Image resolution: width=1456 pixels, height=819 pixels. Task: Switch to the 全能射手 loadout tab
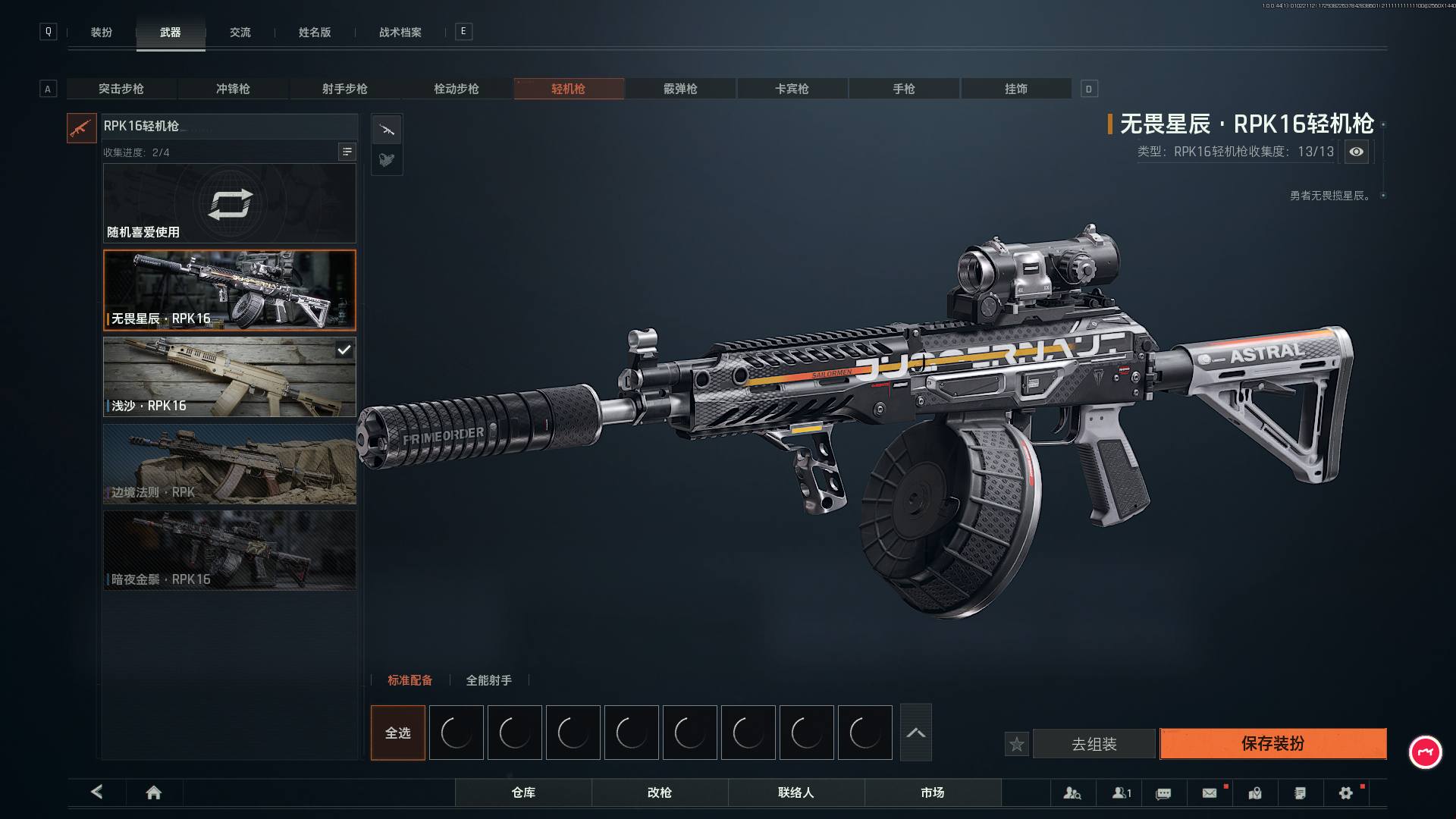point(488,680)
